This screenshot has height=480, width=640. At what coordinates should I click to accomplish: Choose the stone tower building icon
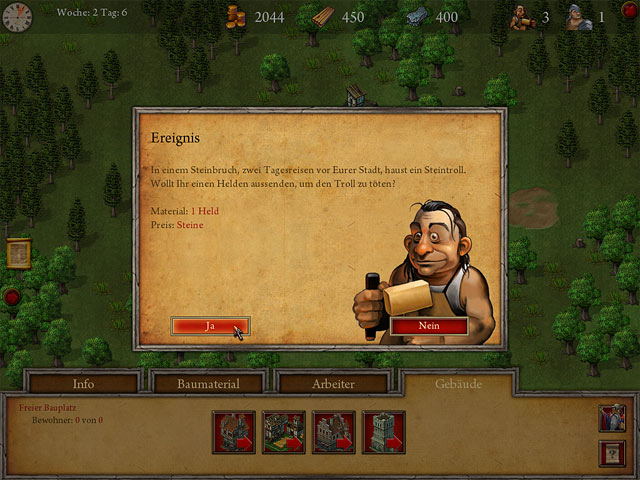[x=383, y=432]
